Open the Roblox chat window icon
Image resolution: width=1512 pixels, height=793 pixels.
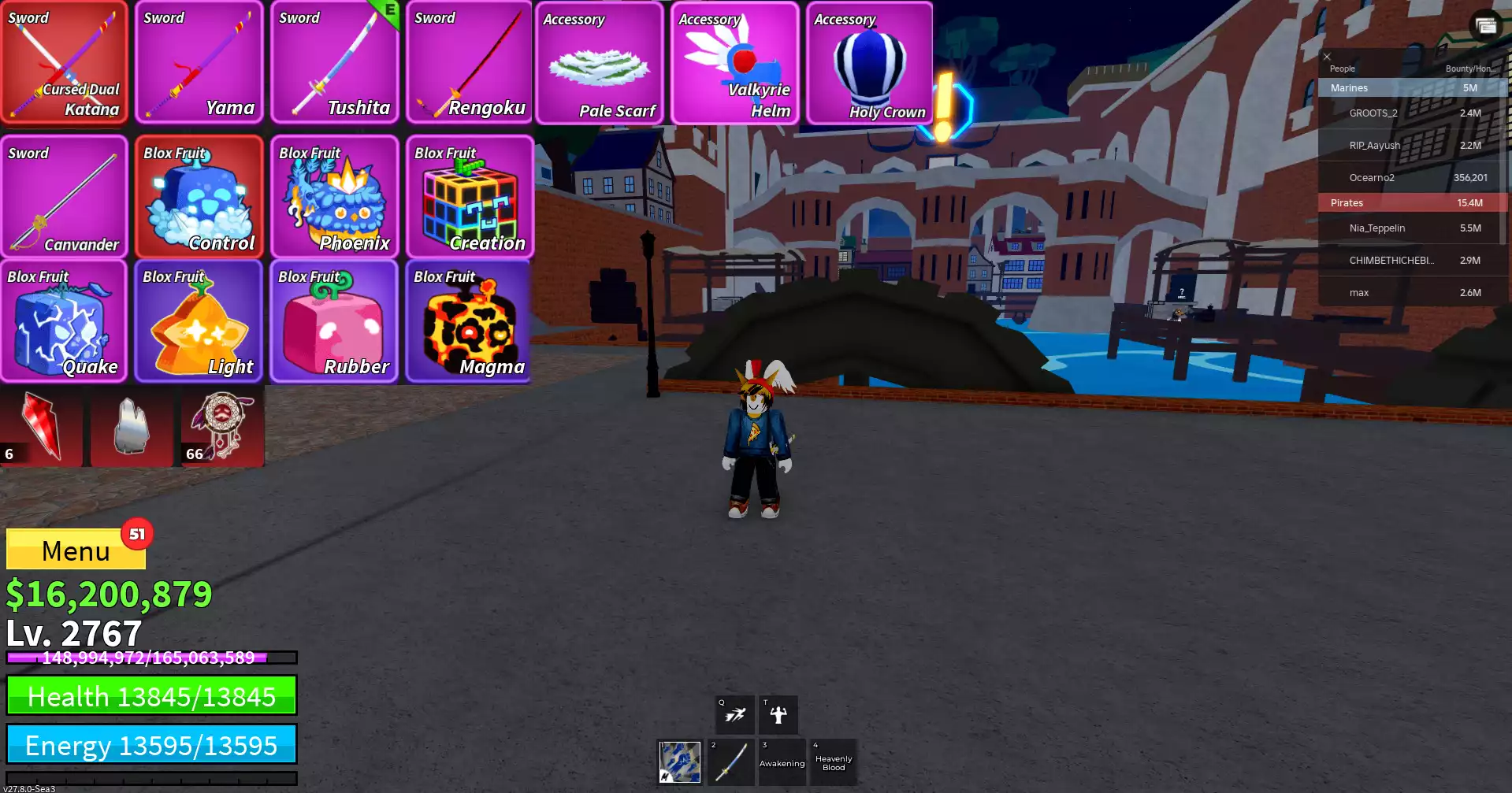(1486, 26)
